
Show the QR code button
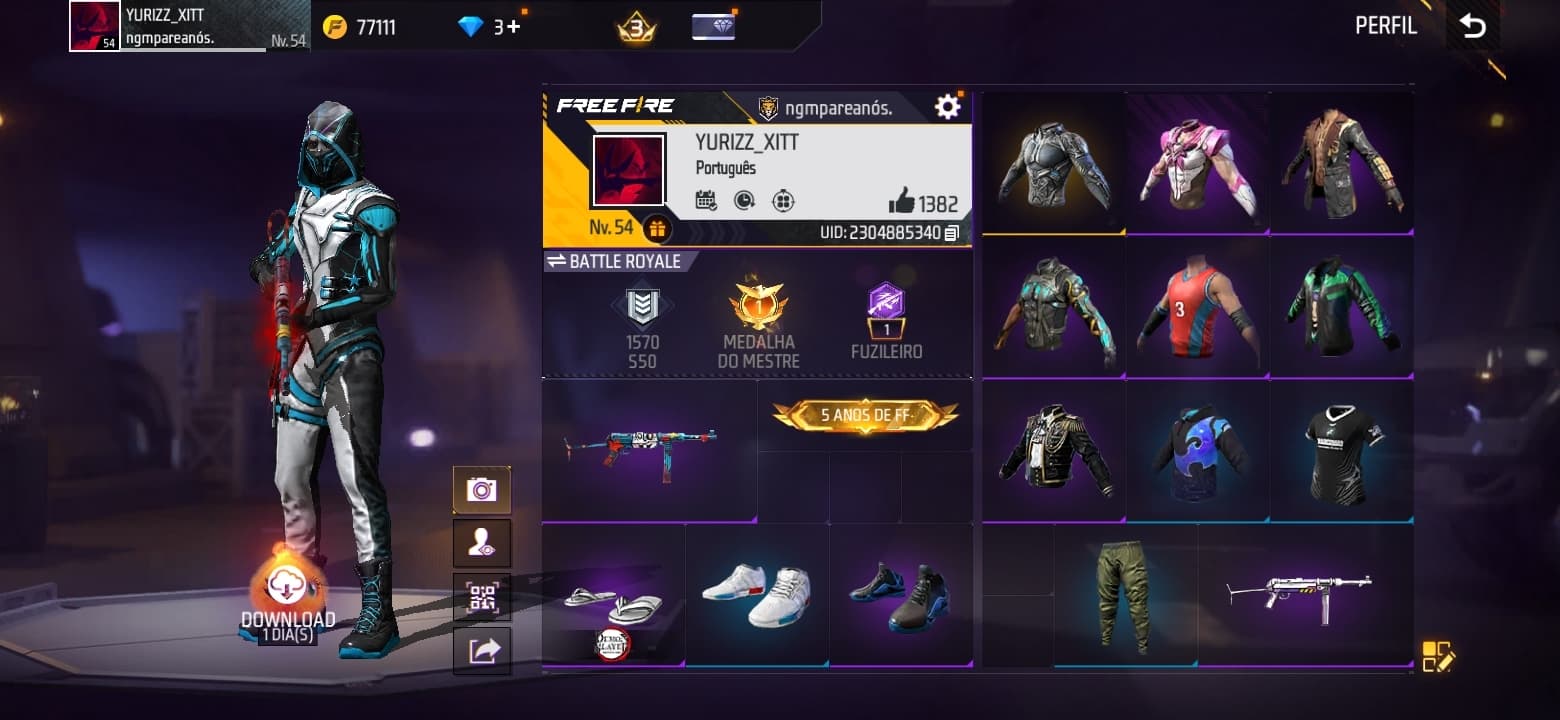[x=482, y=598]
